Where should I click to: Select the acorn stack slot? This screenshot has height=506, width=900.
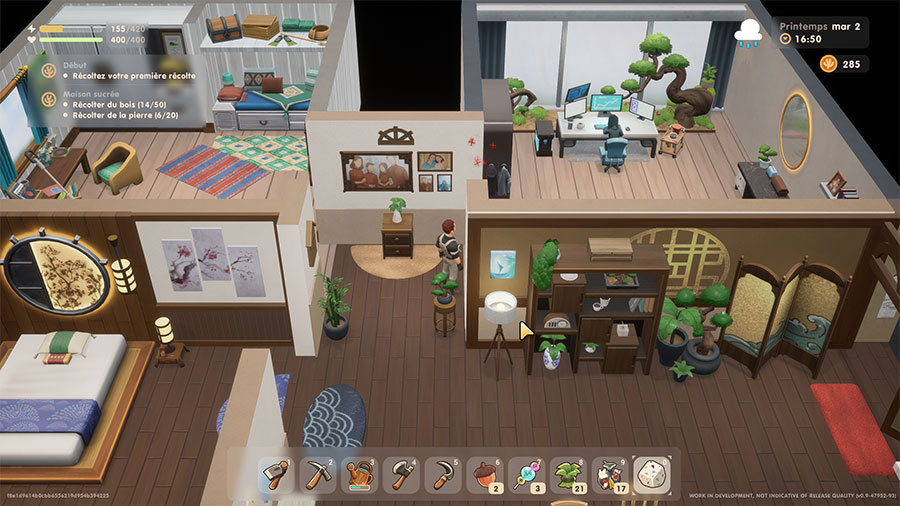pos(483,473)
